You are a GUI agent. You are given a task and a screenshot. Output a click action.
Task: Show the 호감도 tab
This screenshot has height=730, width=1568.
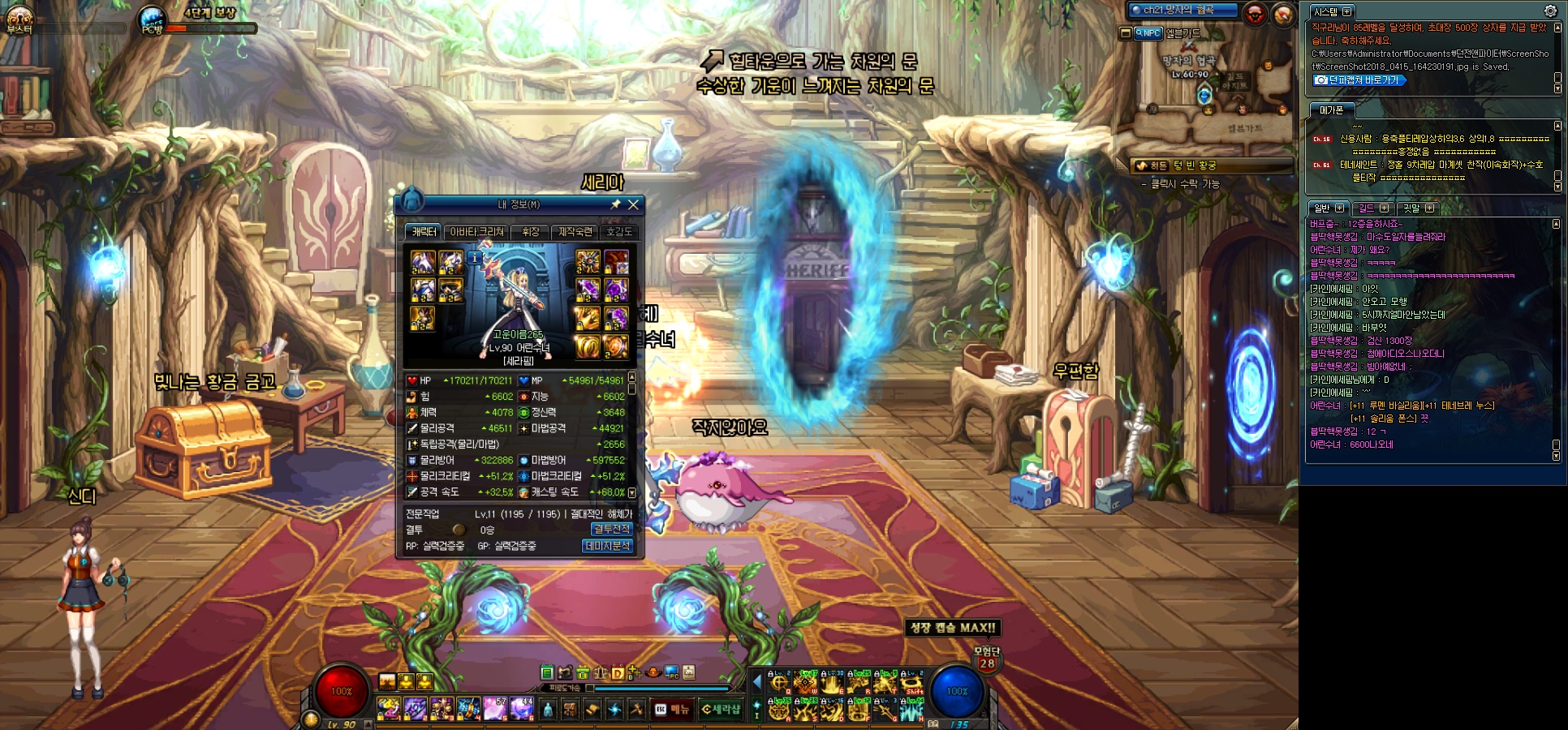click(619, 232)
